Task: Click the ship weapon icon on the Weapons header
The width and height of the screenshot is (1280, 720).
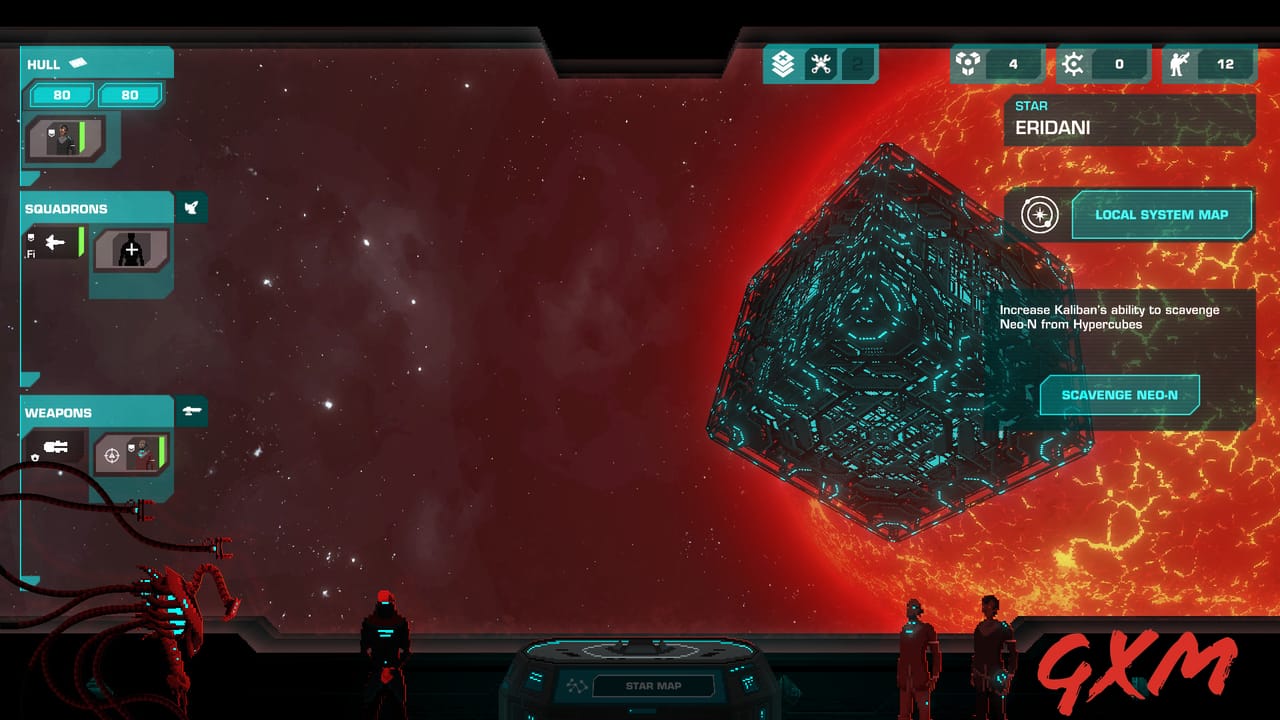Action: [x=192, y=411]
